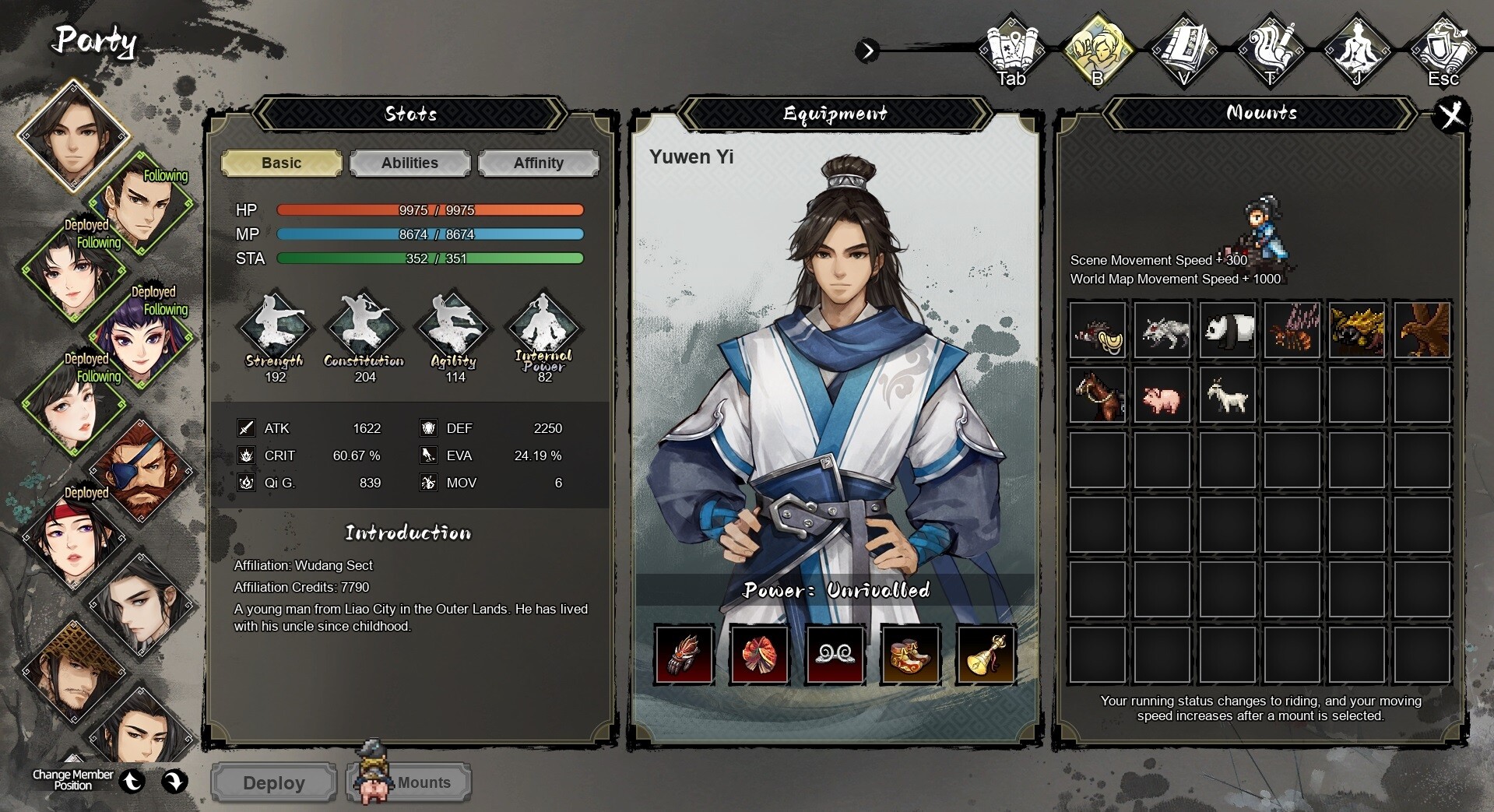Select the horse mount
The height and width of the screenshot is (812, 1494).
pyautogui.click(x=1097, y=395)
